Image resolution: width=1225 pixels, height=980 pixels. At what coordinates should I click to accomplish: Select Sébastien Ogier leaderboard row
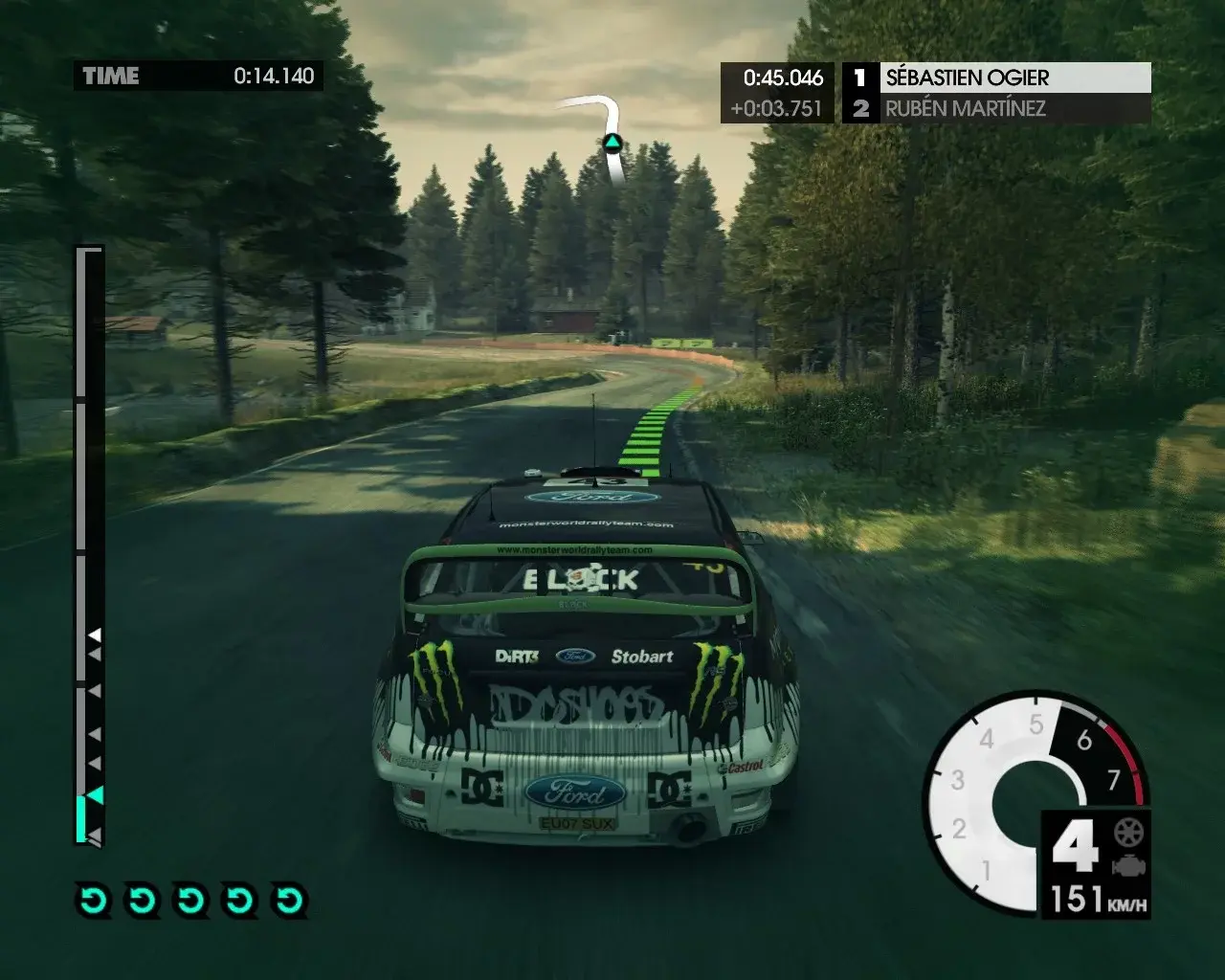click(995, 78)
